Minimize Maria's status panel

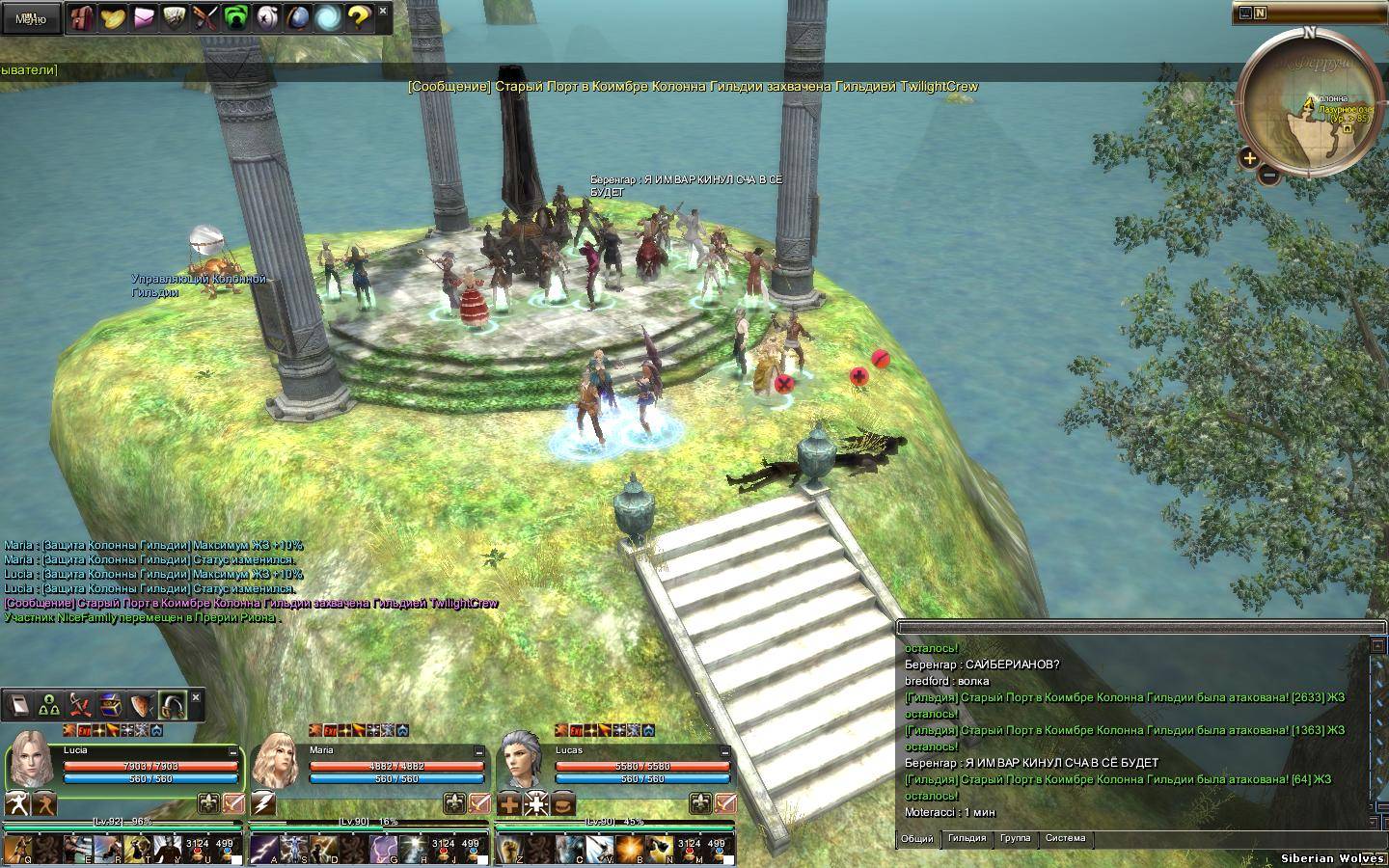[x=478, y=751]
